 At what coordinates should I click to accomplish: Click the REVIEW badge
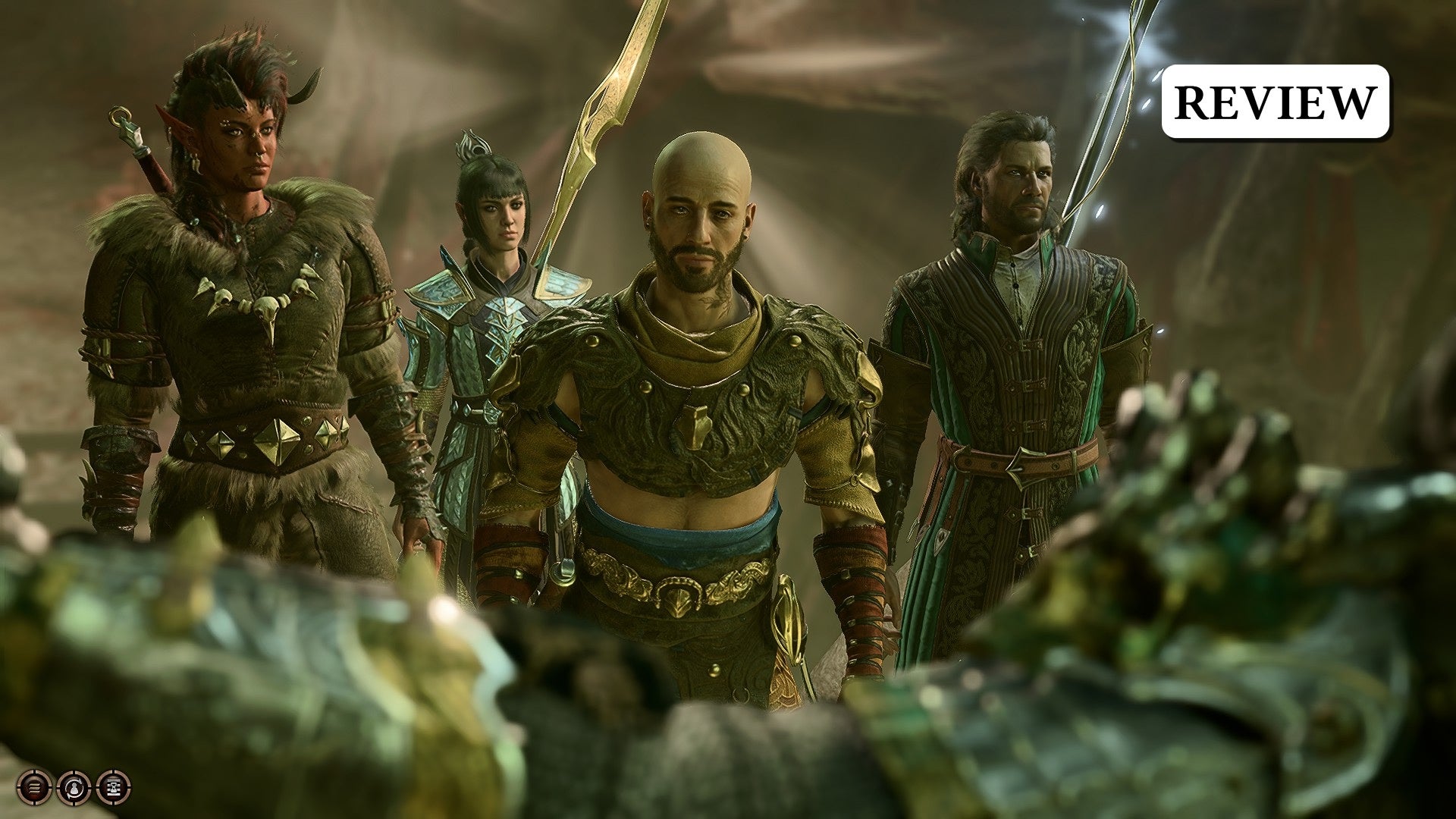point(1276,102)
